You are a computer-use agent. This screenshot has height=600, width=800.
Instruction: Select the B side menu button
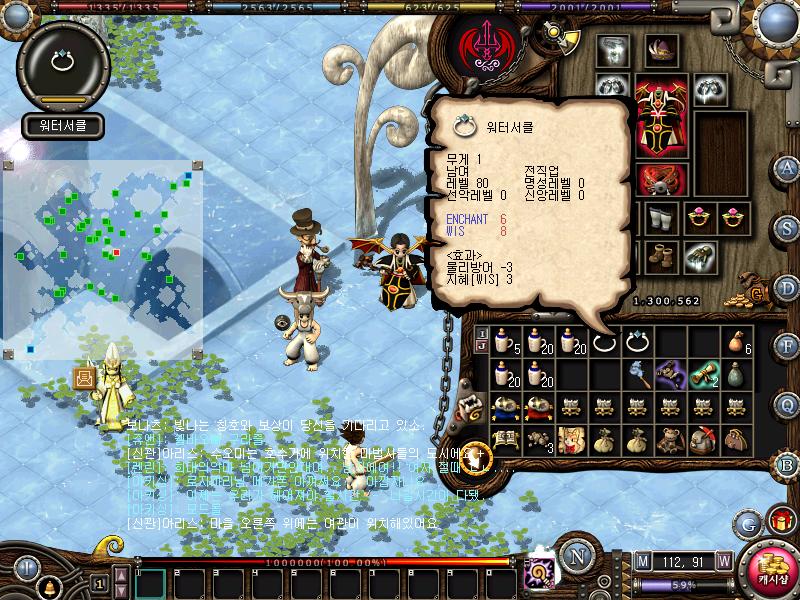tap(787, 463)
